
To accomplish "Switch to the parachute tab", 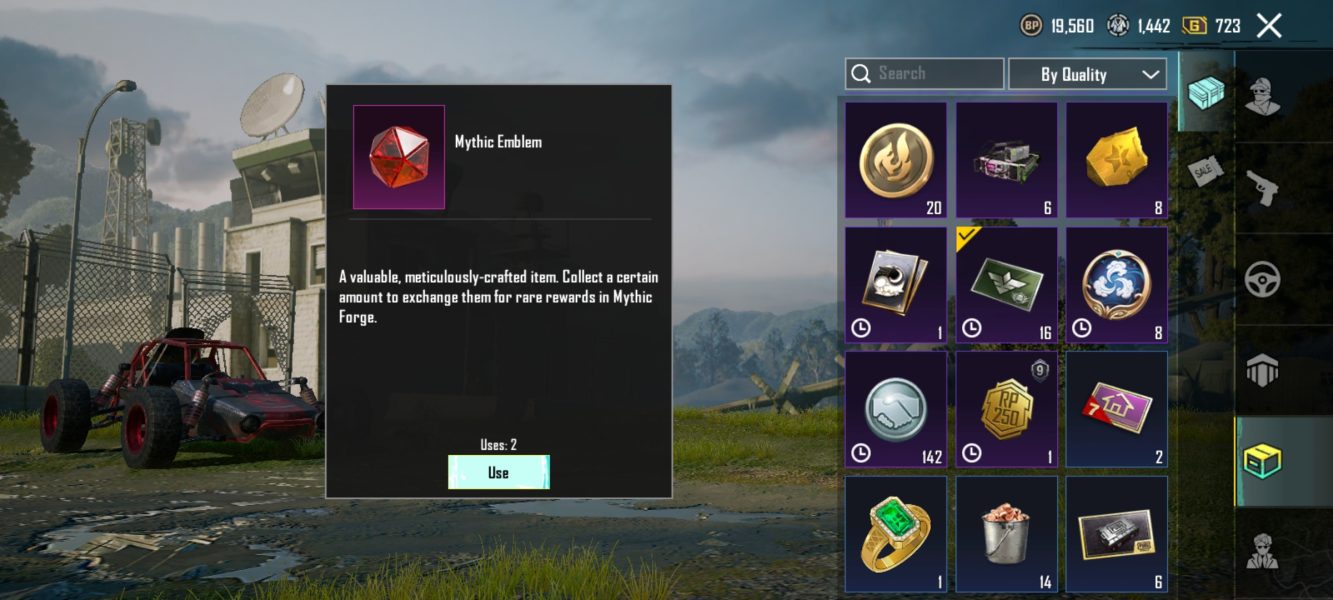I will pos(1264,371).
